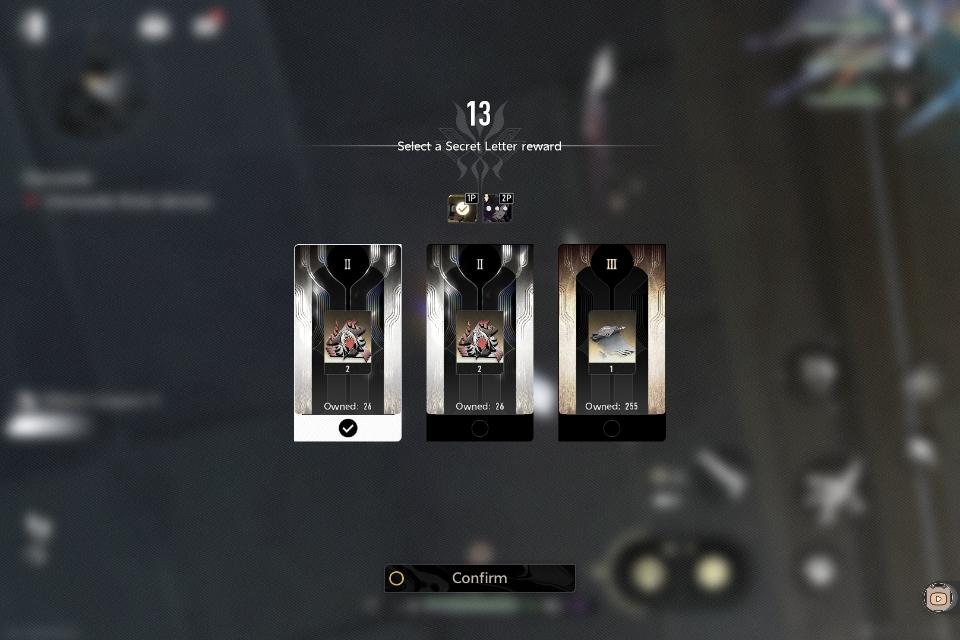This screenshot has width=960, height=640.
Task: Confirm the Secret Letter reward selection
Action: 480,578
